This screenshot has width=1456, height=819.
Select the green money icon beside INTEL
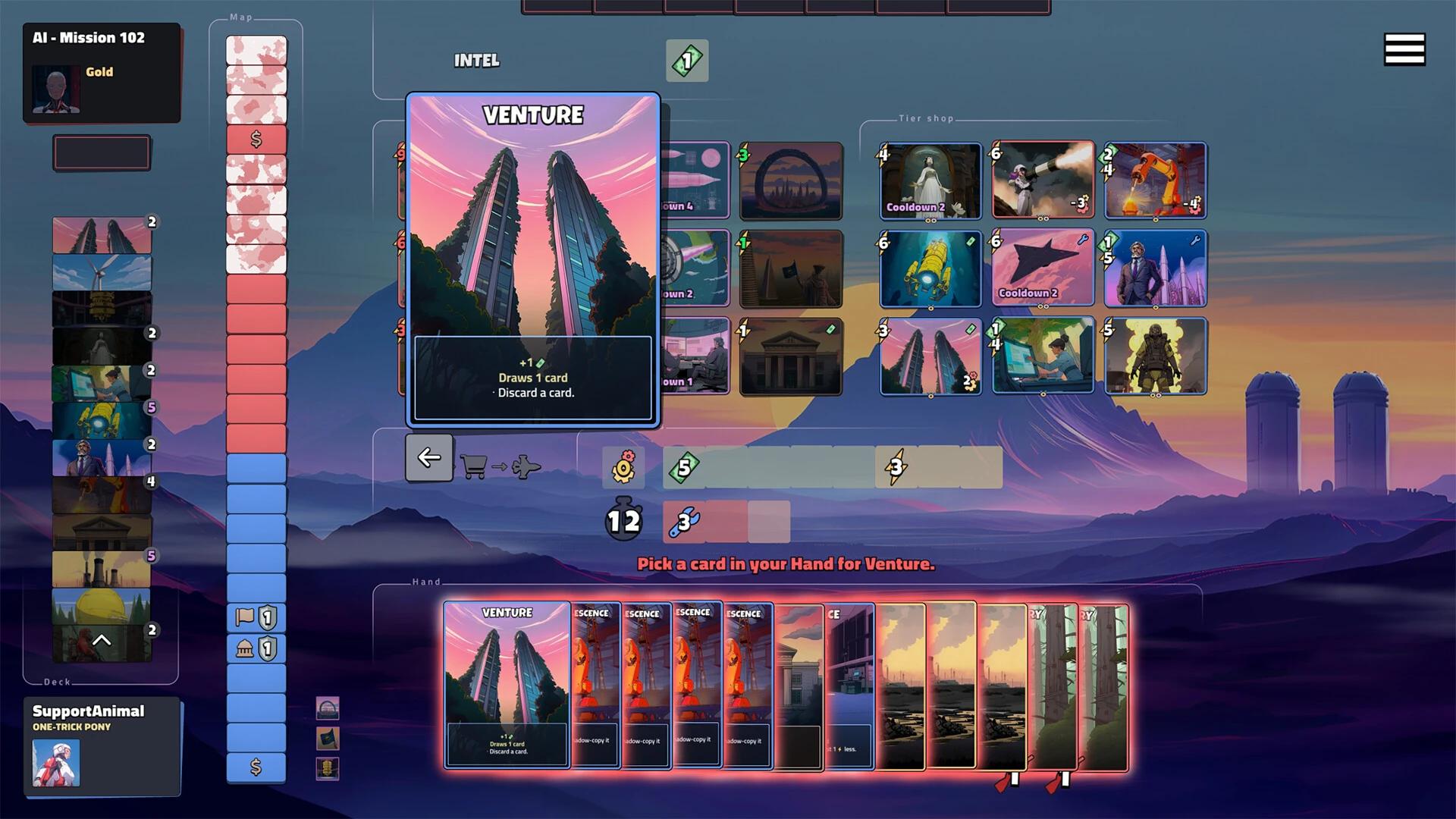(686, 61)
